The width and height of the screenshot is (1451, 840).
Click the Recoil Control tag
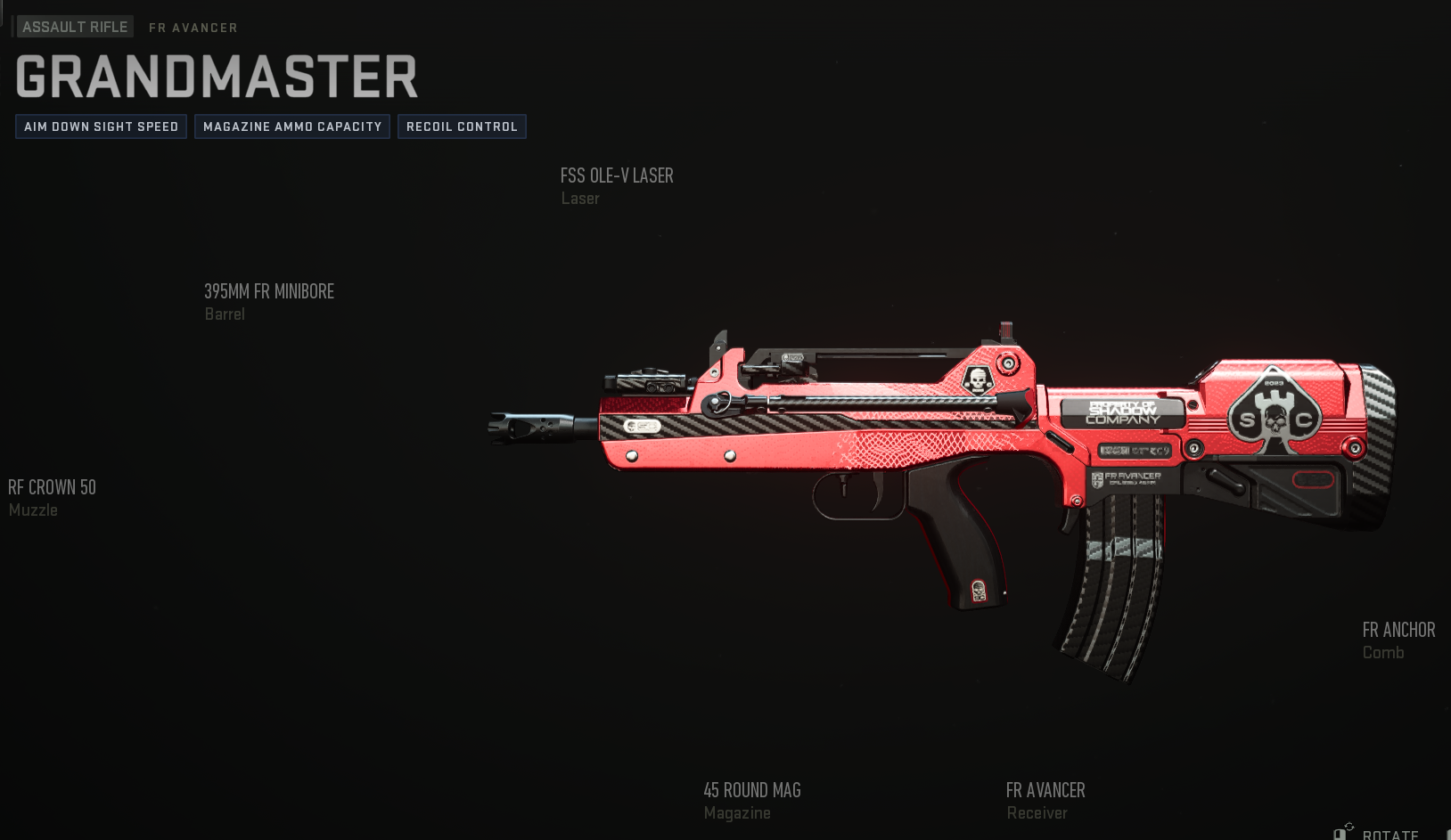click(462, 126)
